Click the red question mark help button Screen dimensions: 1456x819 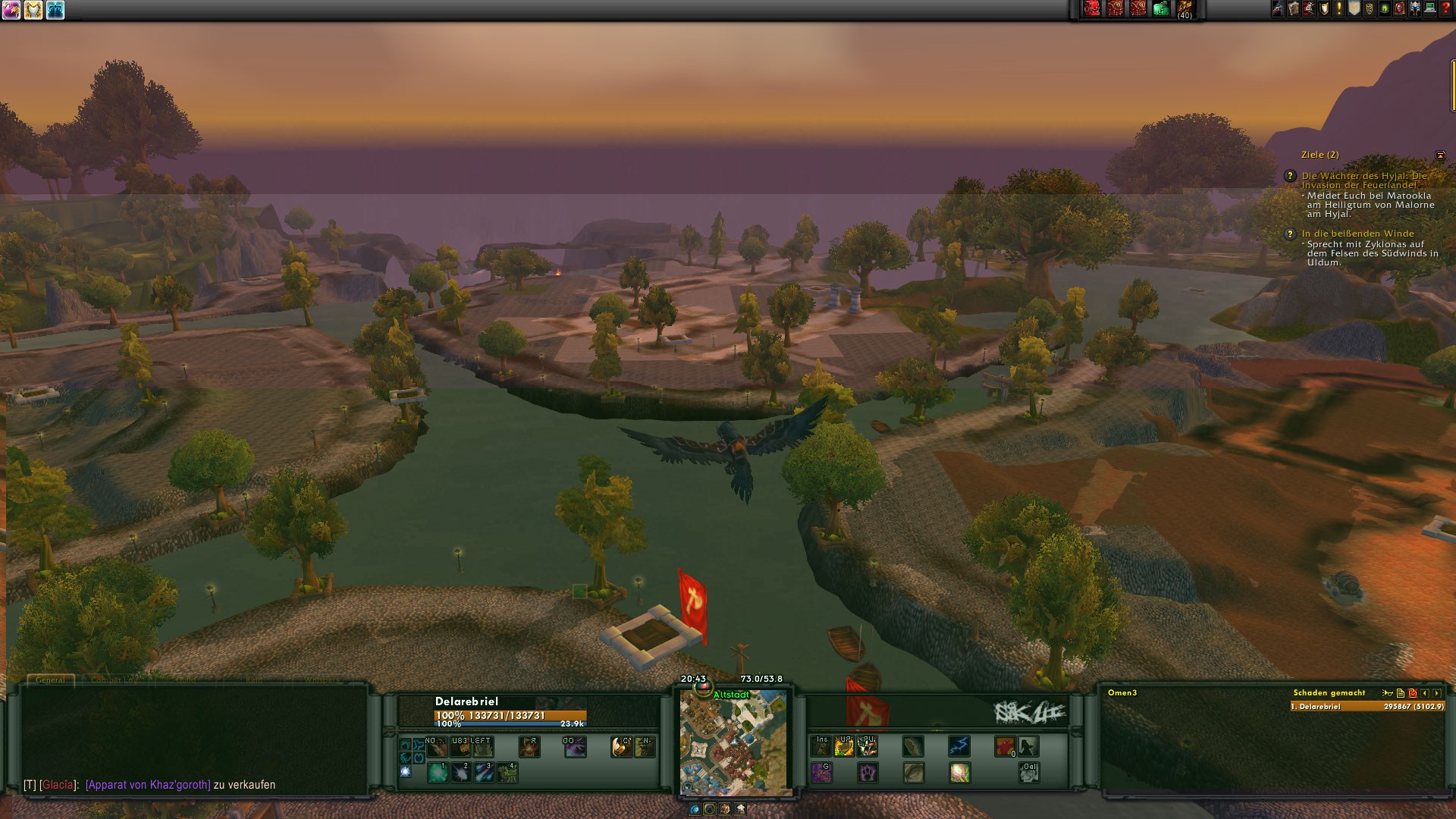click(x=1445, y=9)
